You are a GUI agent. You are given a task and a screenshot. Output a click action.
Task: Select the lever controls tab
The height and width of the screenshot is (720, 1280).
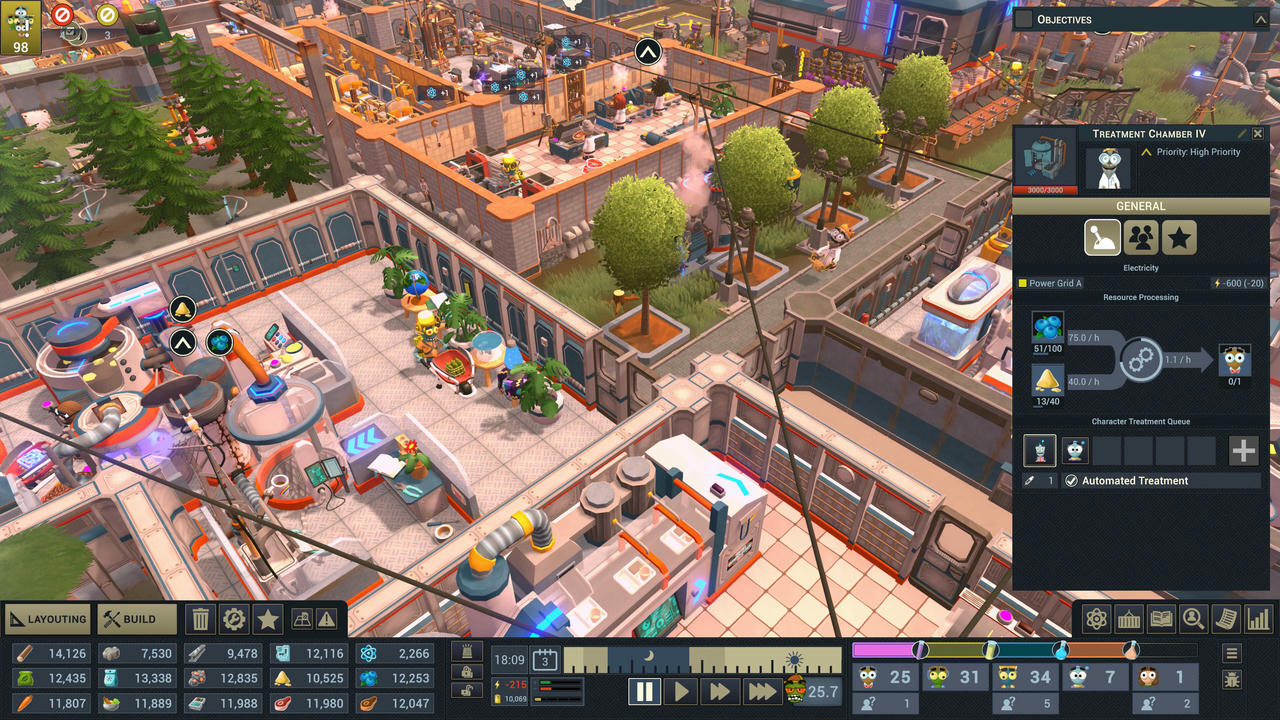pyautogui.click(x=1103, y=238)
